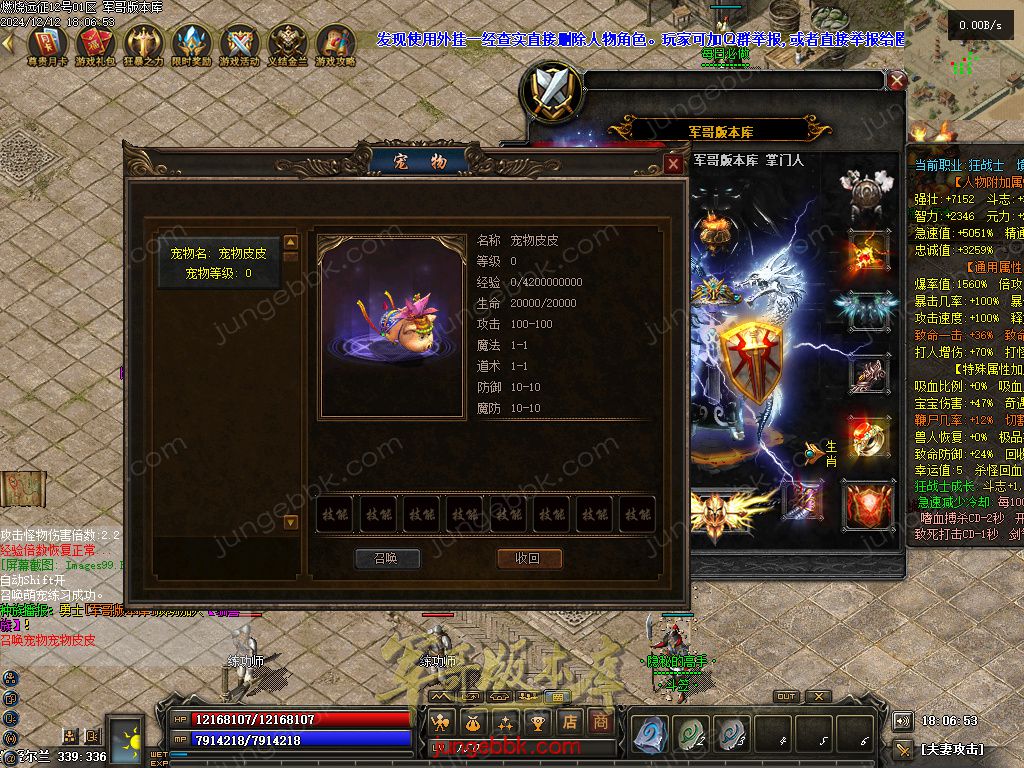1024x768 pixels.
Task: Open the 店 shop button
Action: click(570, 721)
